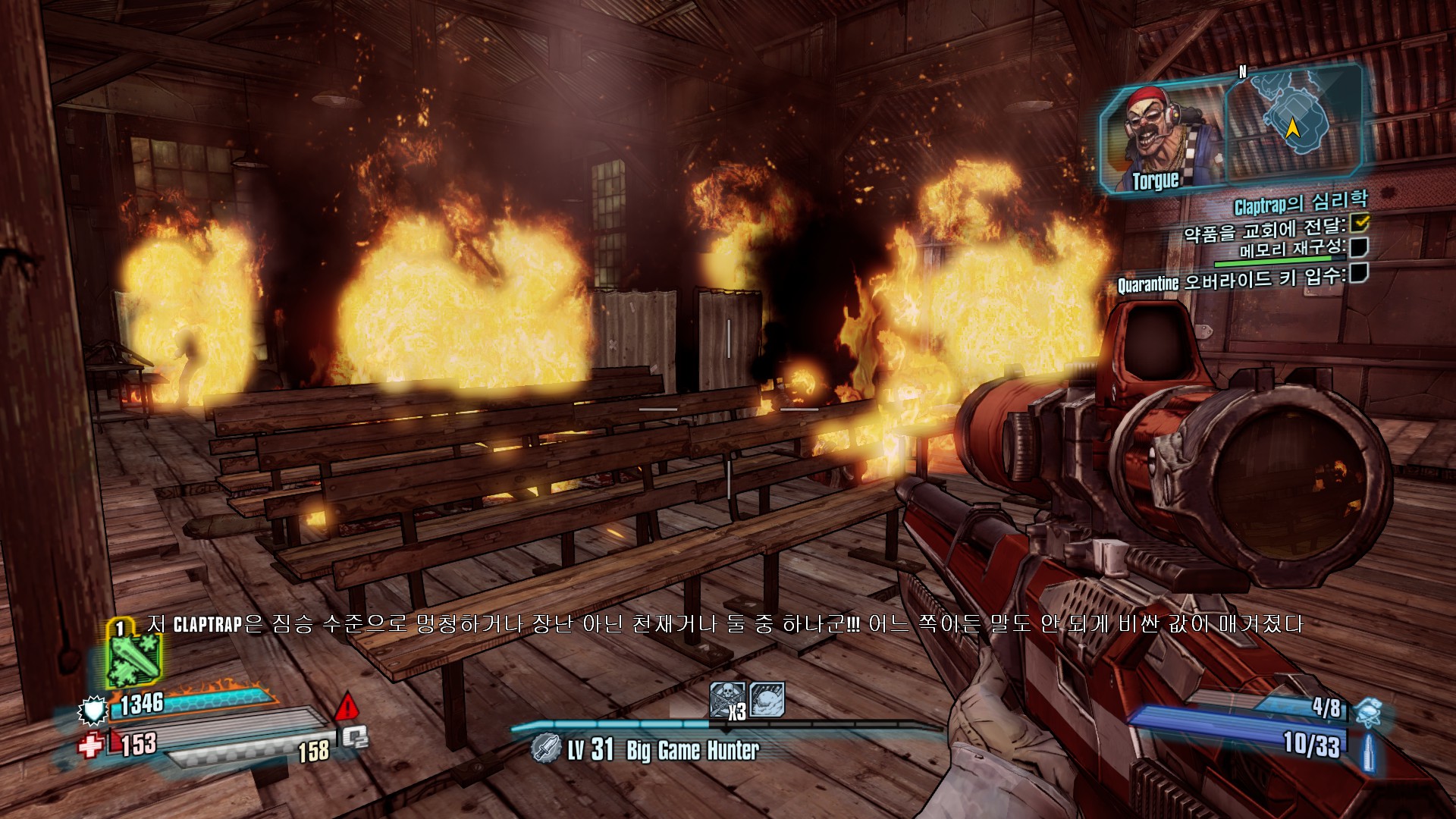Click the checked 약품을 교회에 전달 objective box

point(1360,222)
